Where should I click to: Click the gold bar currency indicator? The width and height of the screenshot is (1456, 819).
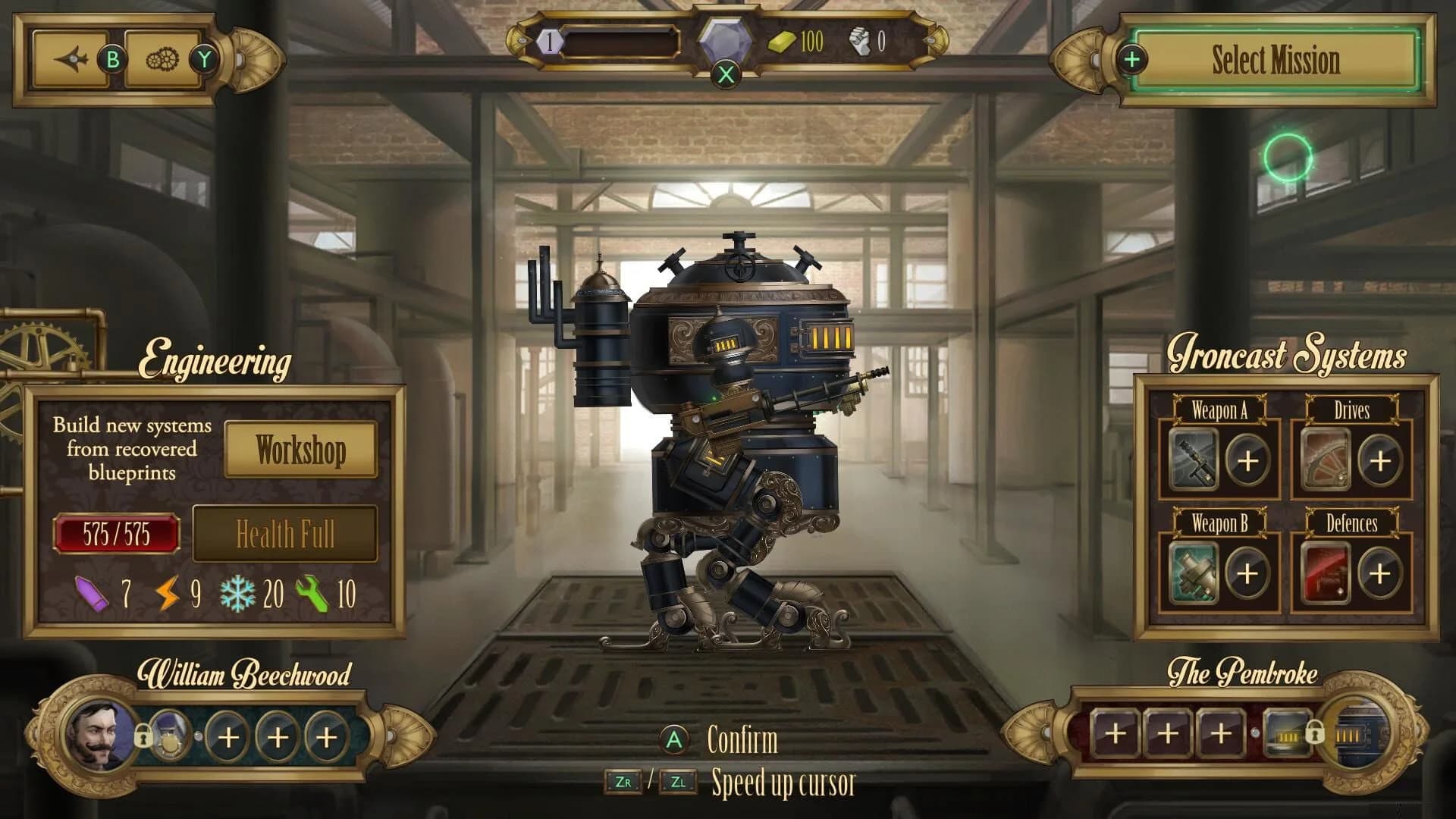pos(780,42)
